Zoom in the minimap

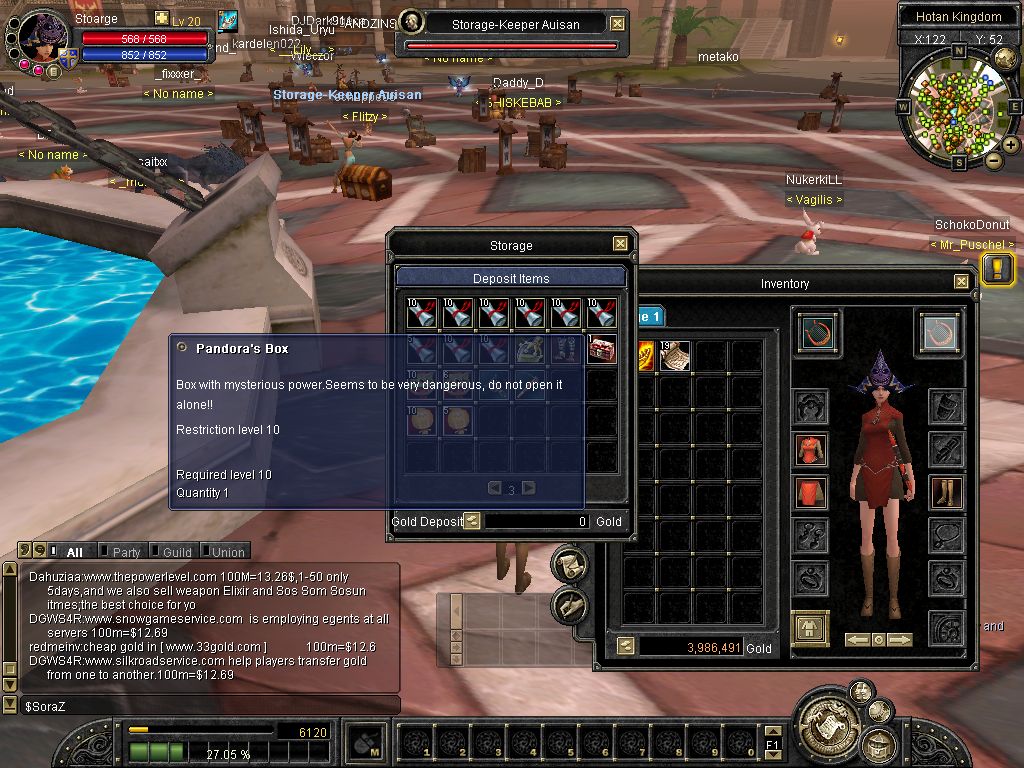(x=1011, y=145)
